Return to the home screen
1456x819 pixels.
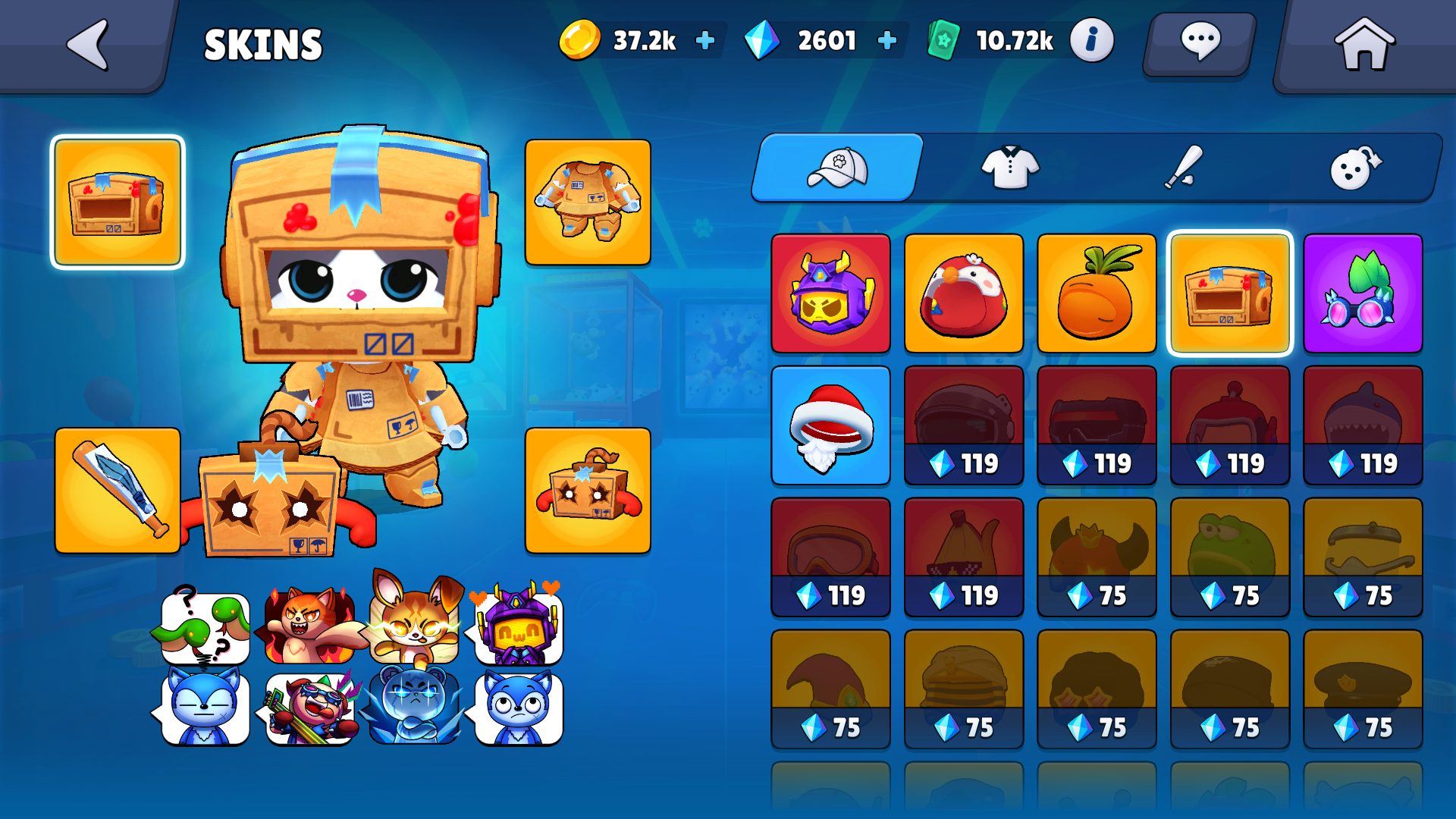point(1363,45)
